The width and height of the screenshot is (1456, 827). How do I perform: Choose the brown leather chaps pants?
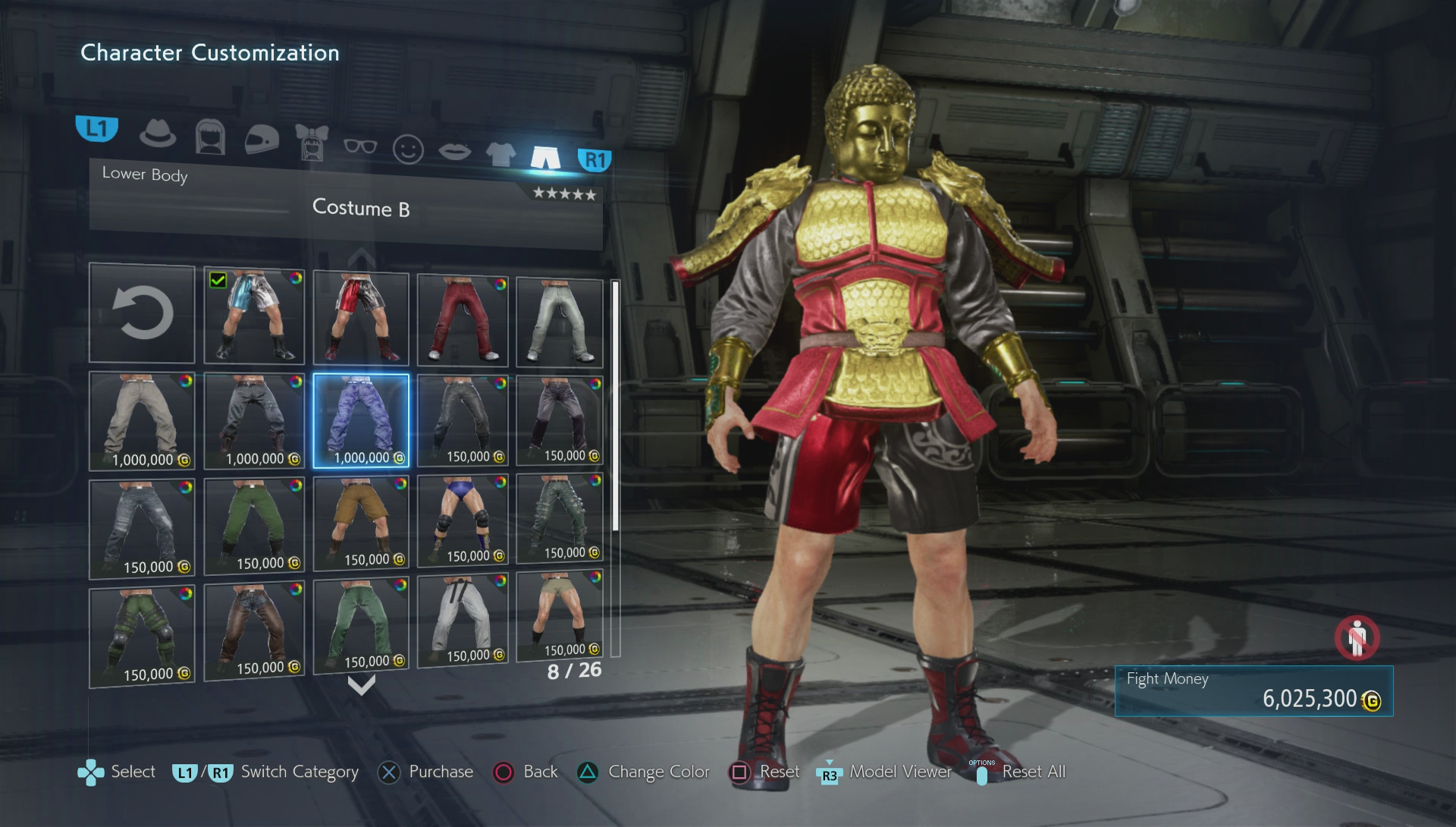(x=254, y=633)
